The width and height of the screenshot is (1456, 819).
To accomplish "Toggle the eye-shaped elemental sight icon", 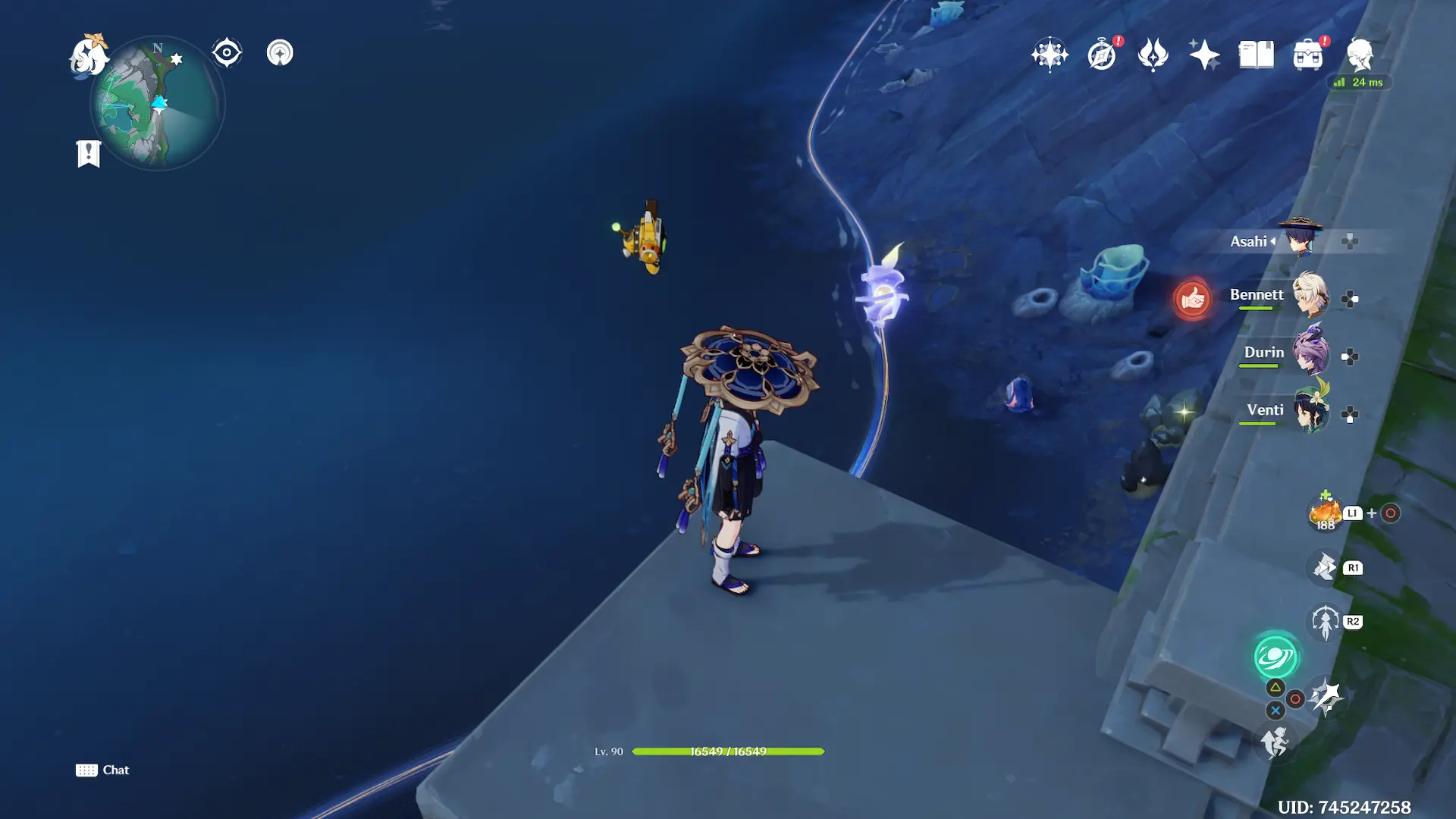I will (227, 53).
